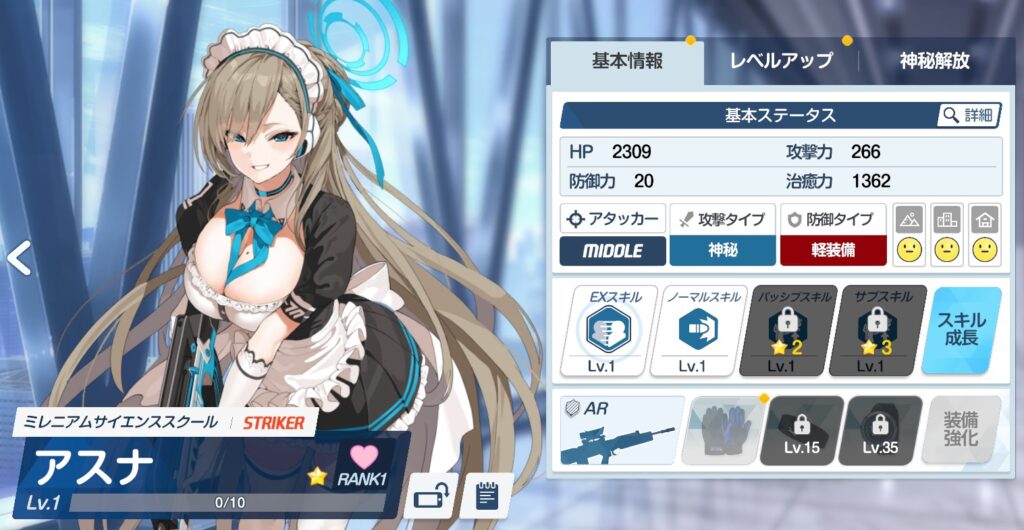Select the AR rifle weapon slot

click(621, 431)
